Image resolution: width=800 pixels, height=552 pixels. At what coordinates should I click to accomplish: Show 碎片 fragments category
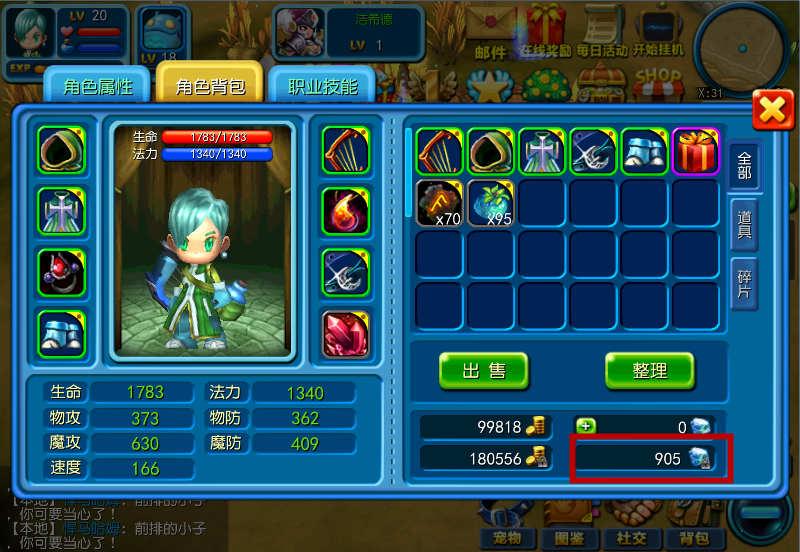click(745, 282)
